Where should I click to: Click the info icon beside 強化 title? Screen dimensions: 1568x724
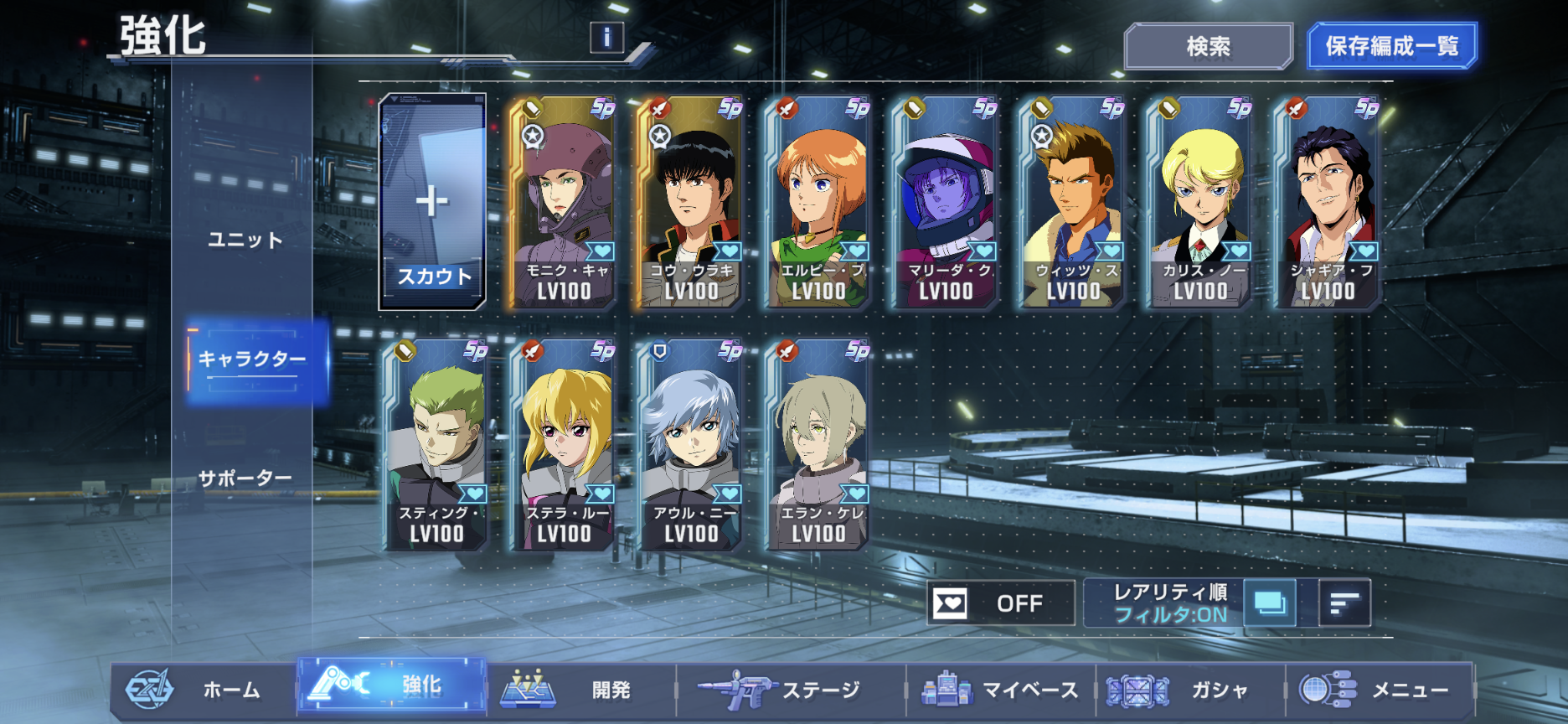click(606, 37)
